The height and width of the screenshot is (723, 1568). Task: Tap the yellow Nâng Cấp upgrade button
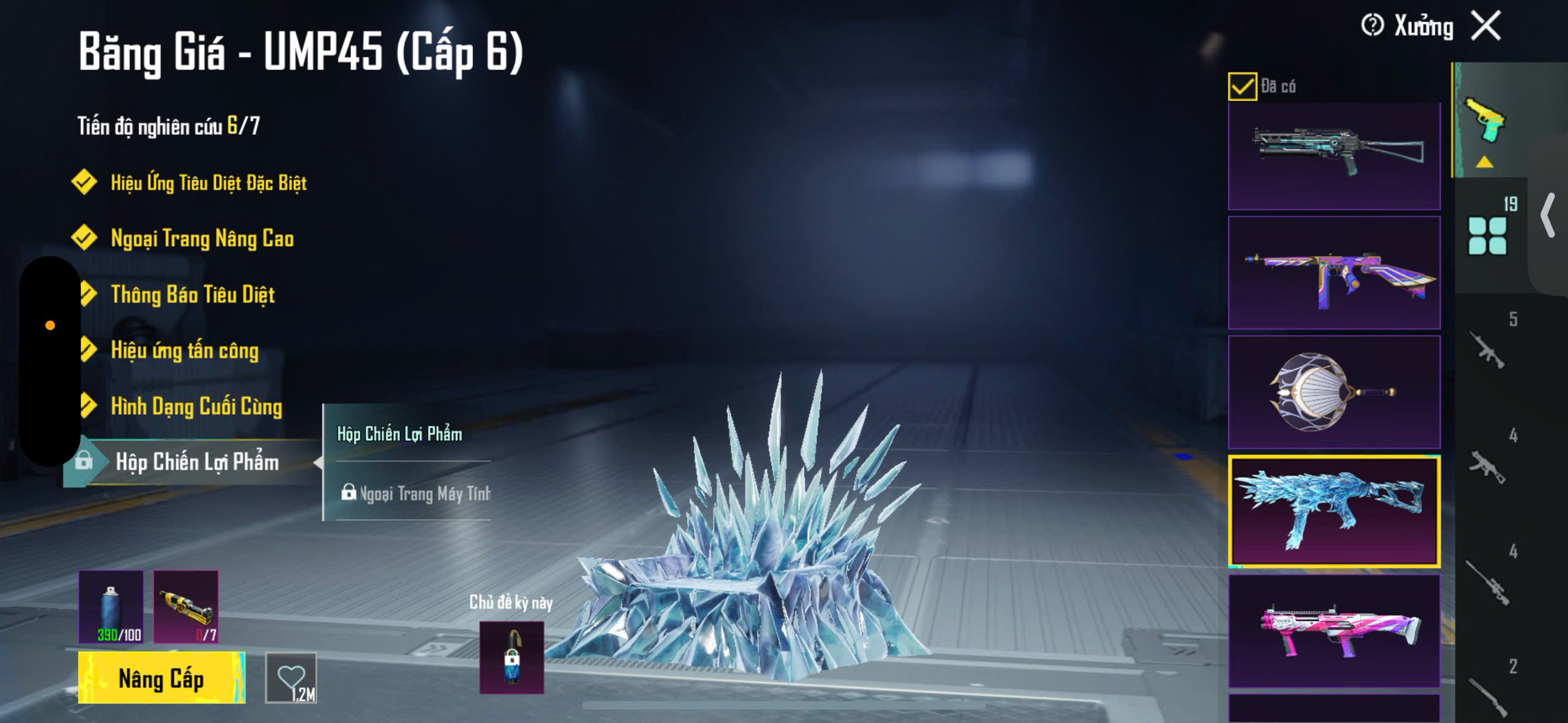[x=161, y=678]
